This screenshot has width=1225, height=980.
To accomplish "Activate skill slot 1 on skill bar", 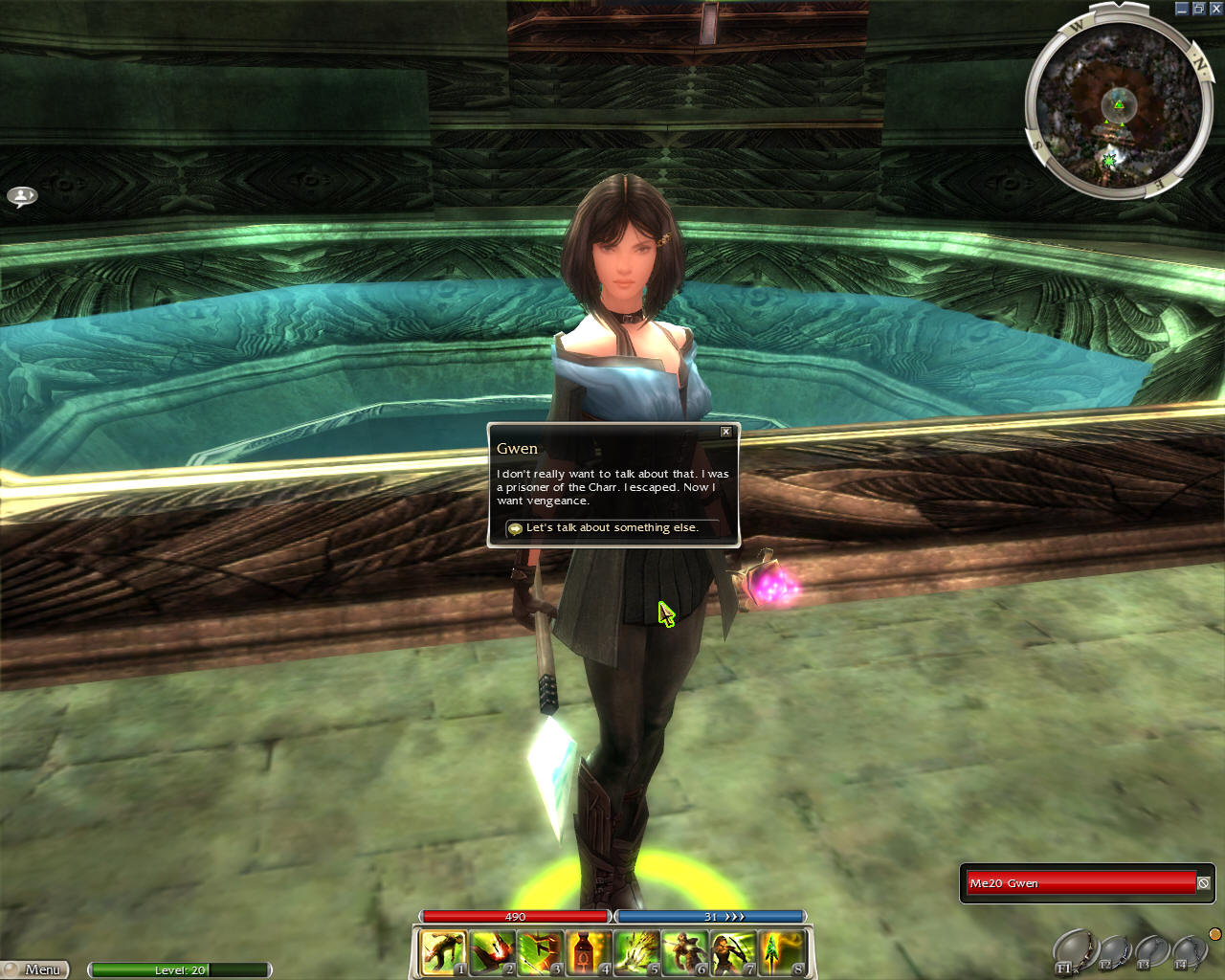I will tap(443, 953).
